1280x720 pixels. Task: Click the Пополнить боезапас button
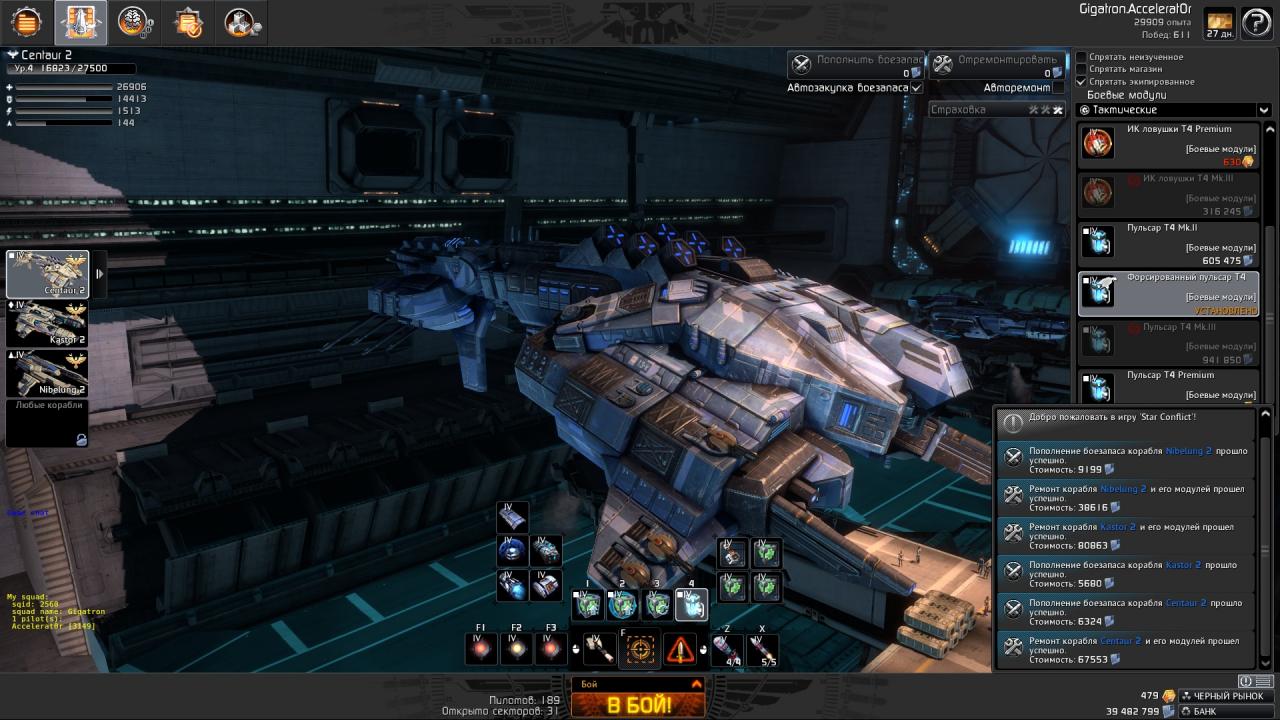[856, 65]
